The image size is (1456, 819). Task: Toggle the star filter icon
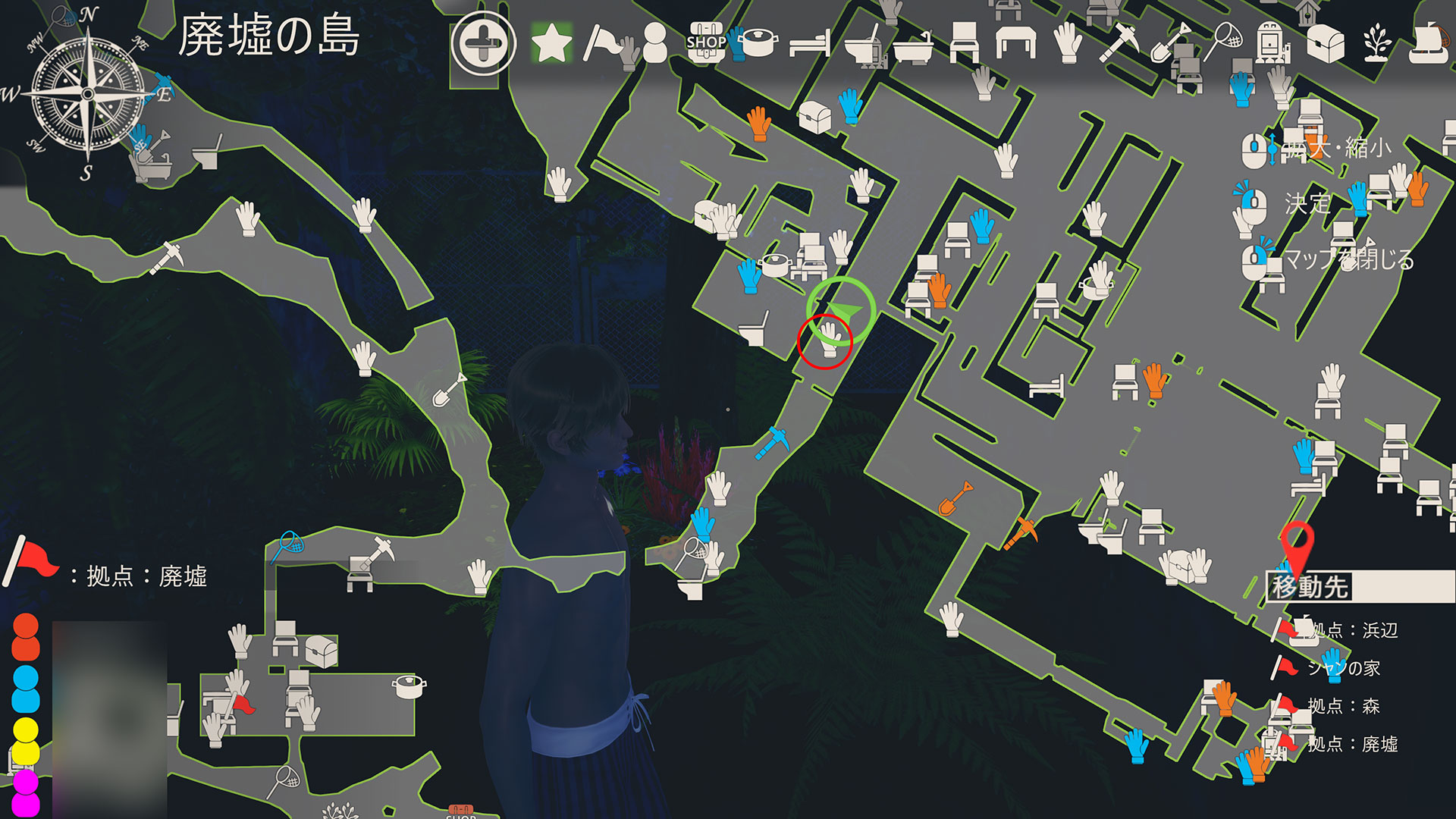(551, 43)
